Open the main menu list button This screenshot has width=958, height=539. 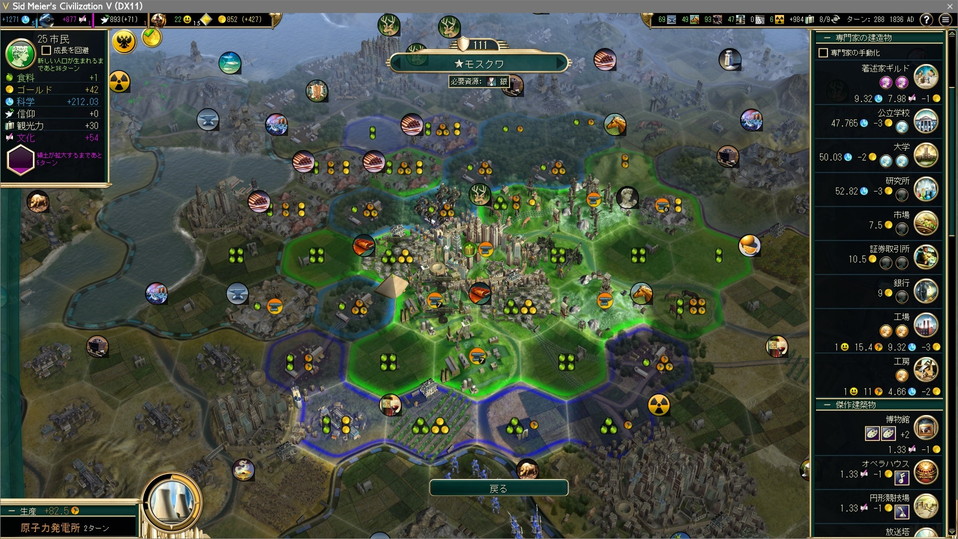pos(947,20)
